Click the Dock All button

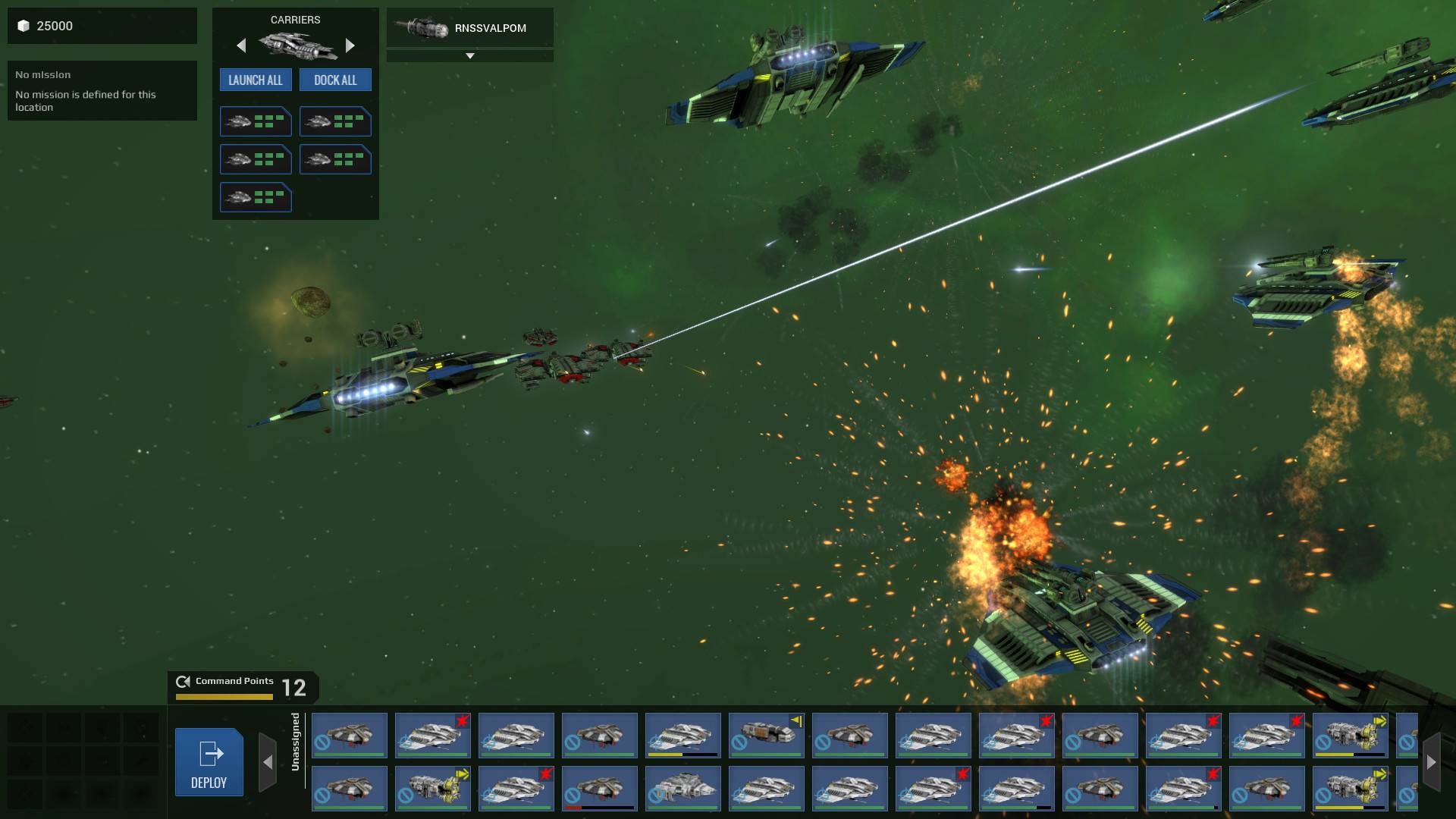(335, 80)
